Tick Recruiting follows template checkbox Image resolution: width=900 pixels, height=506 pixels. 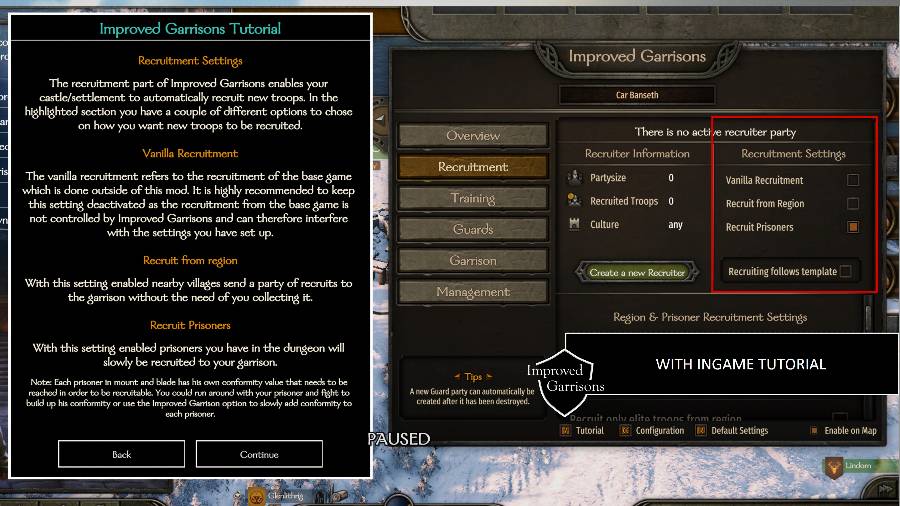click(x=846, y=271)
